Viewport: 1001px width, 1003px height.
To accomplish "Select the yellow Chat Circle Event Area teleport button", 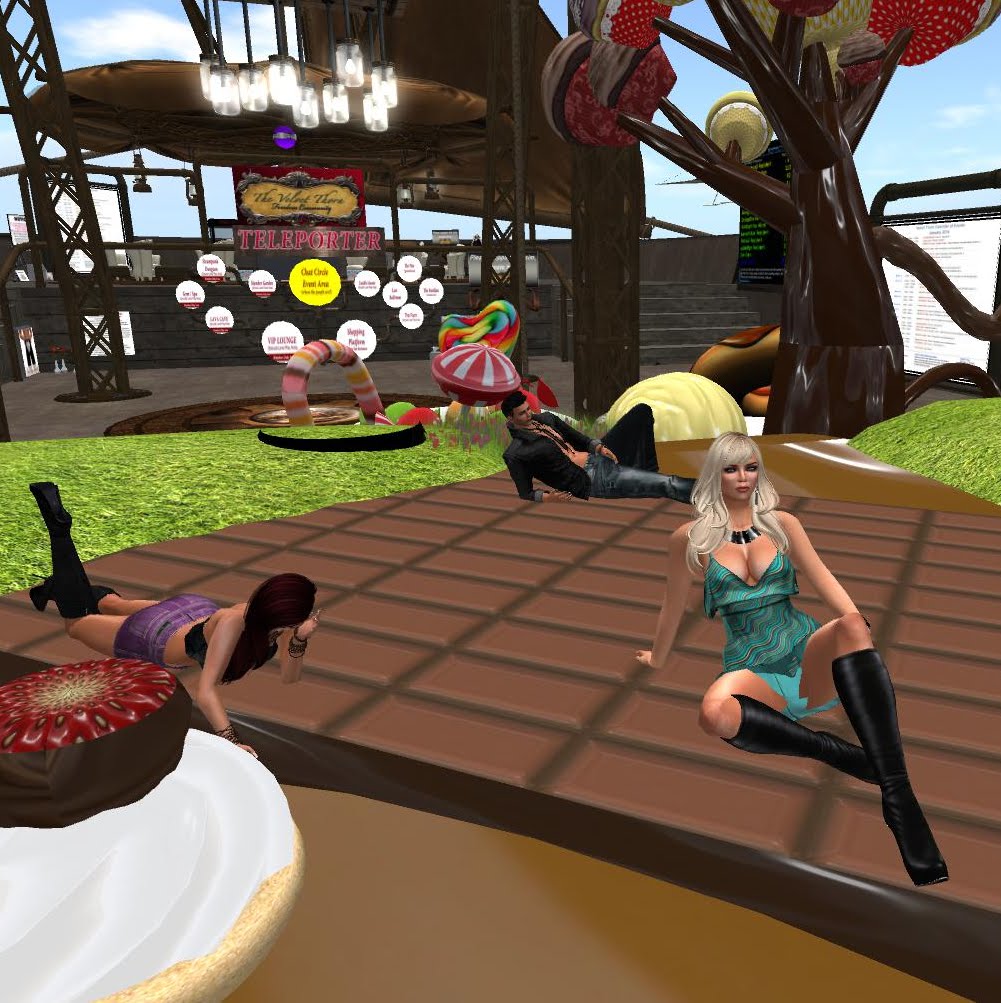I will pos(314,283).
